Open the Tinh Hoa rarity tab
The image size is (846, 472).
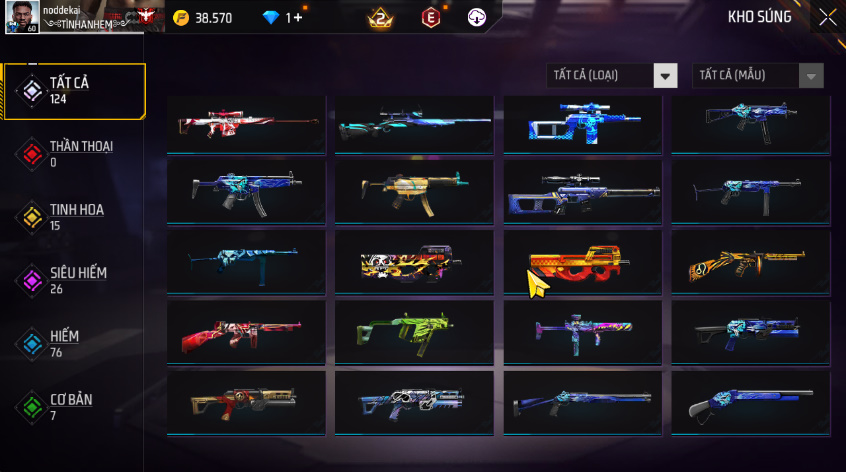click(x=74, y=217)
